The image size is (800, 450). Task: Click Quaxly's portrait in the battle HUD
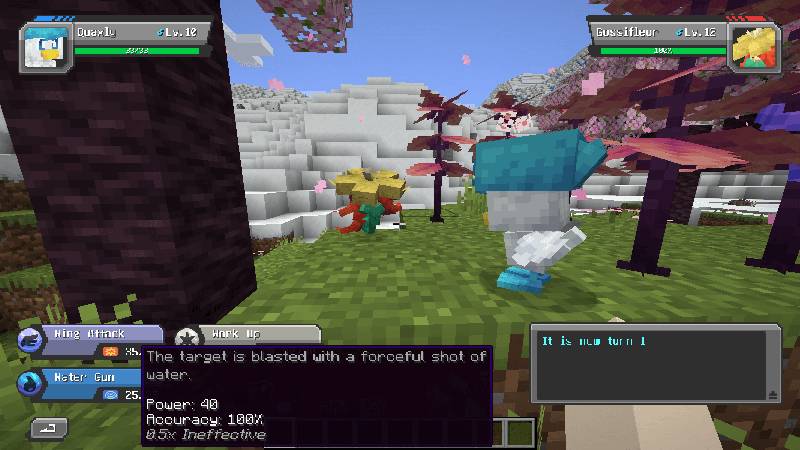pos(47,46)
